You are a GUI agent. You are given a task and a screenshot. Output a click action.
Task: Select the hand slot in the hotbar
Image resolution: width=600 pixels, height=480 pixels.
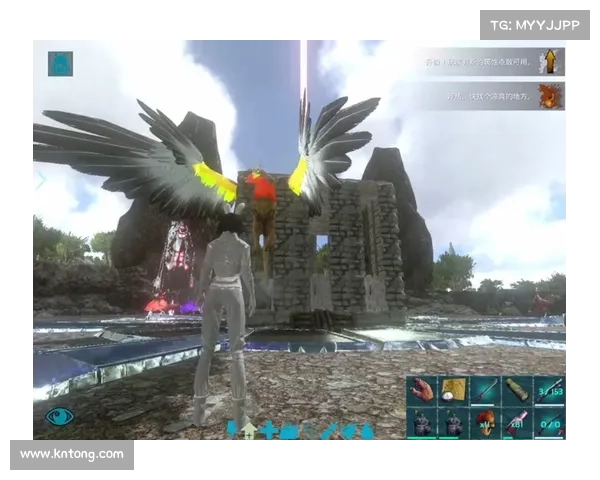point(423,391)
